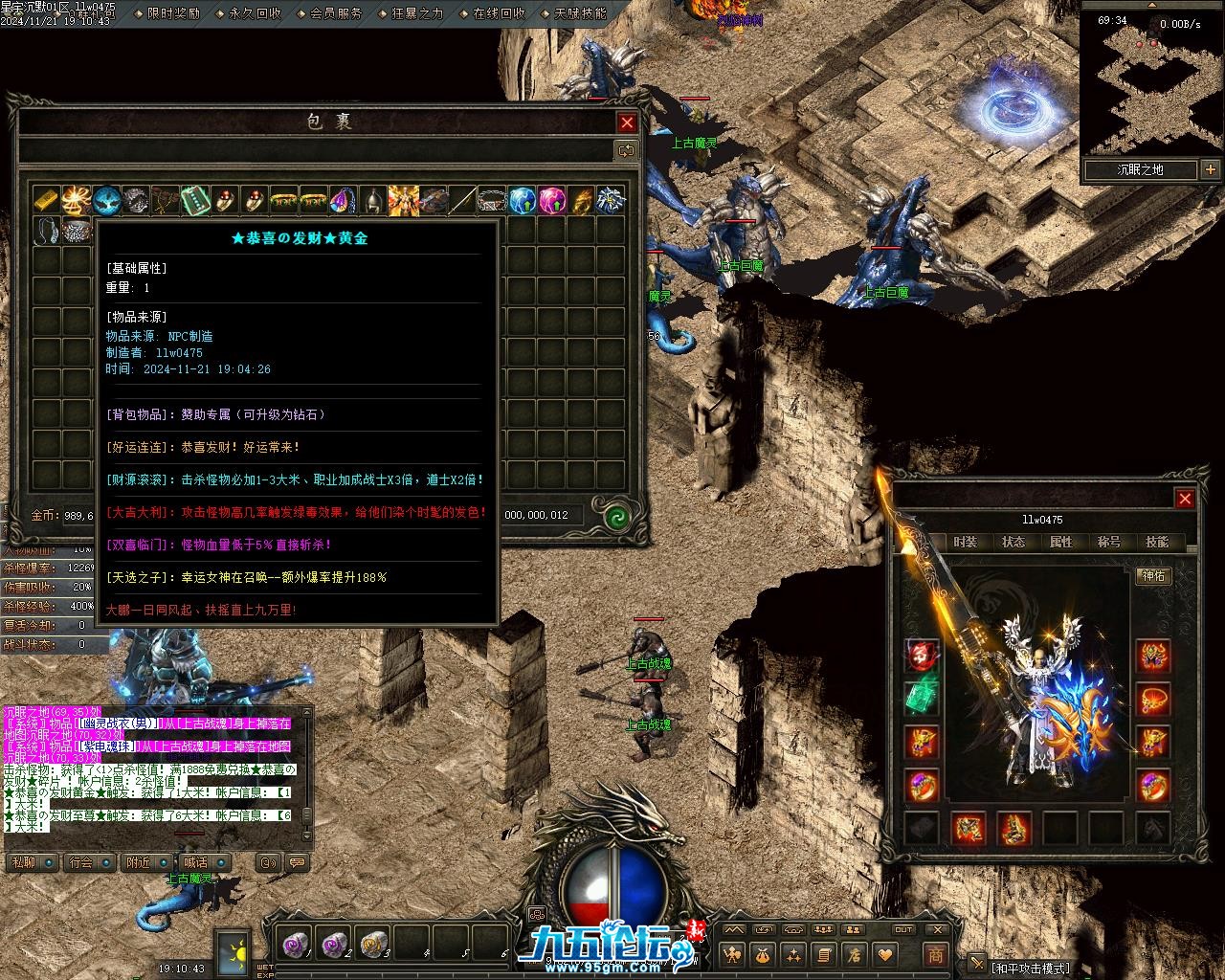Select the gold bar item in the bag
This screenshot has width=1225, height=980.
(x=46, y=200)
